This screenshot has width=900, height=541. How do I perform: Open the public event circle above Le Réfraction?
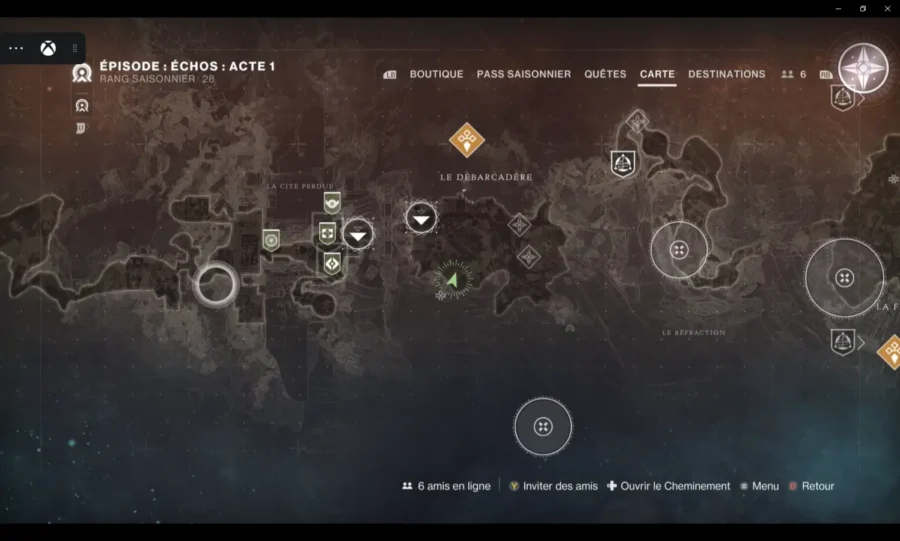(679, 250)
